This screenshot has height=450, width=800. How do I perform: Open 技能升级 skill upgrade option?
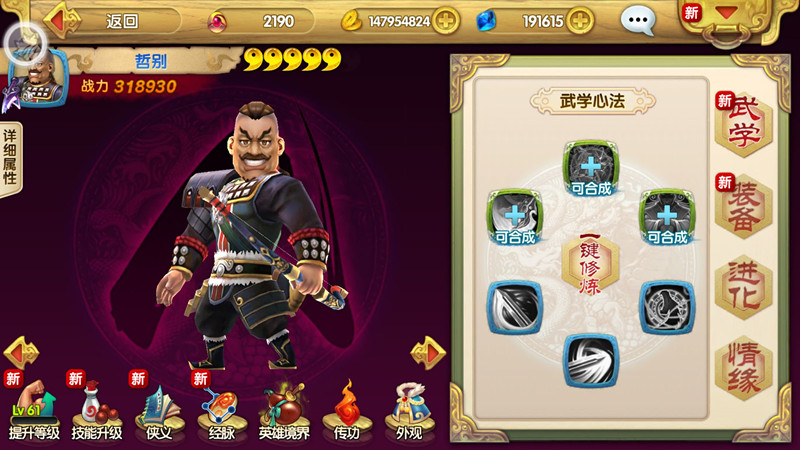96,410
